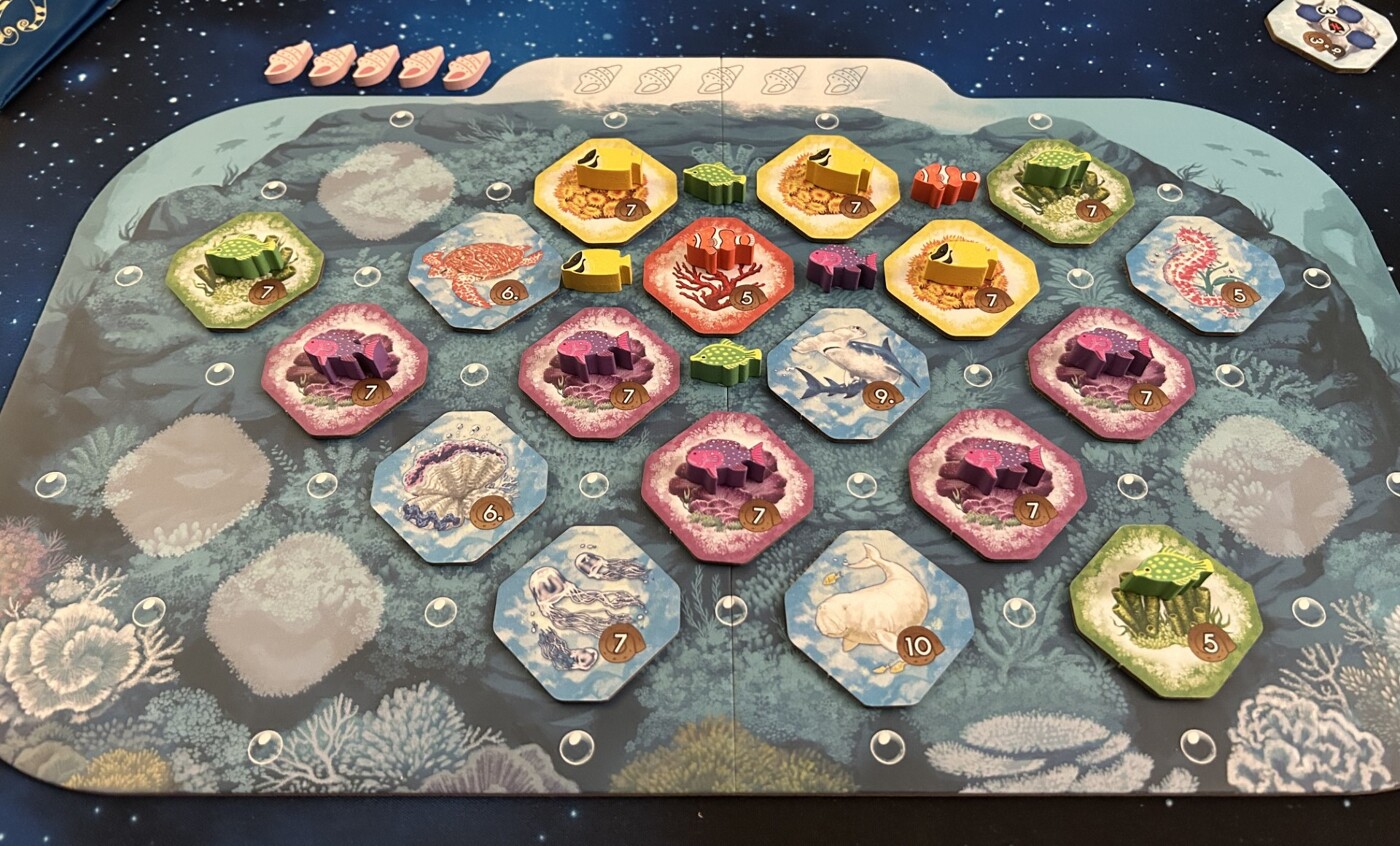This screenshot has height=846, width=1400.
Task: Select the jellyfish tile worth 7
Action: tap(585, 611)
